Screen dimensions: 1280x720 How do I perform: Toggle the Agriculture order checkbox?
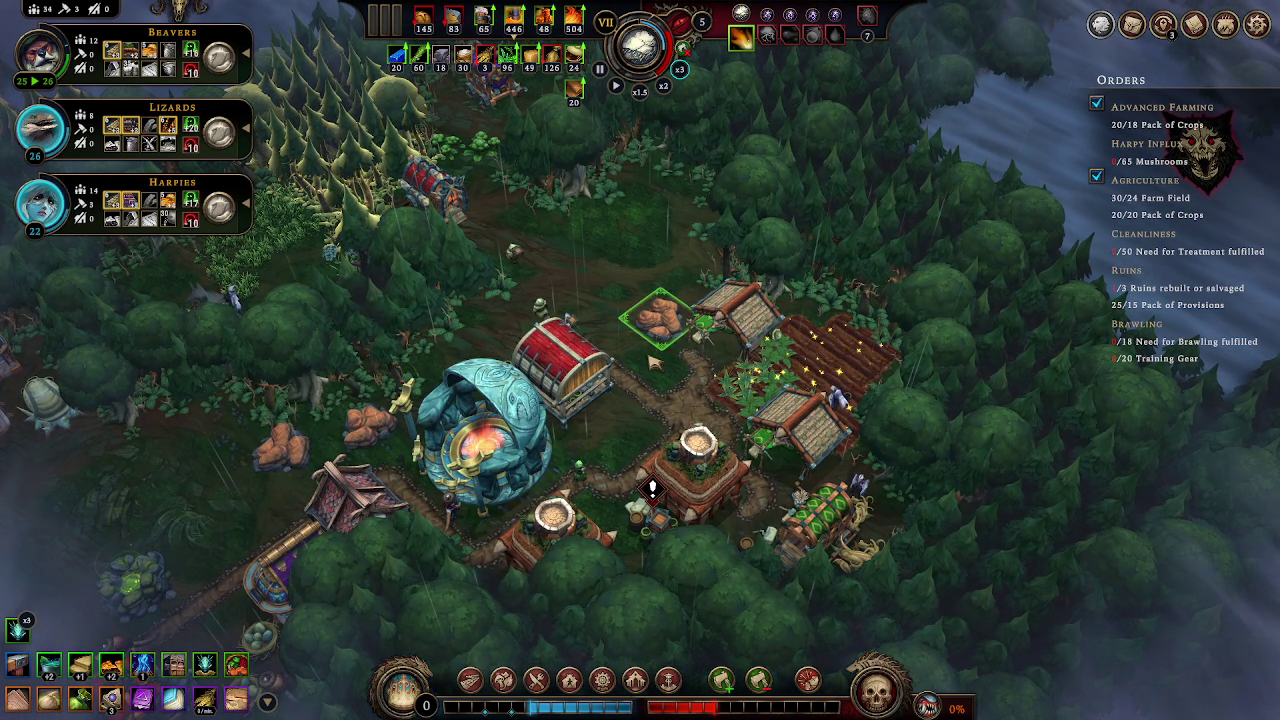pyautogui.click(x=1097, y=177)
